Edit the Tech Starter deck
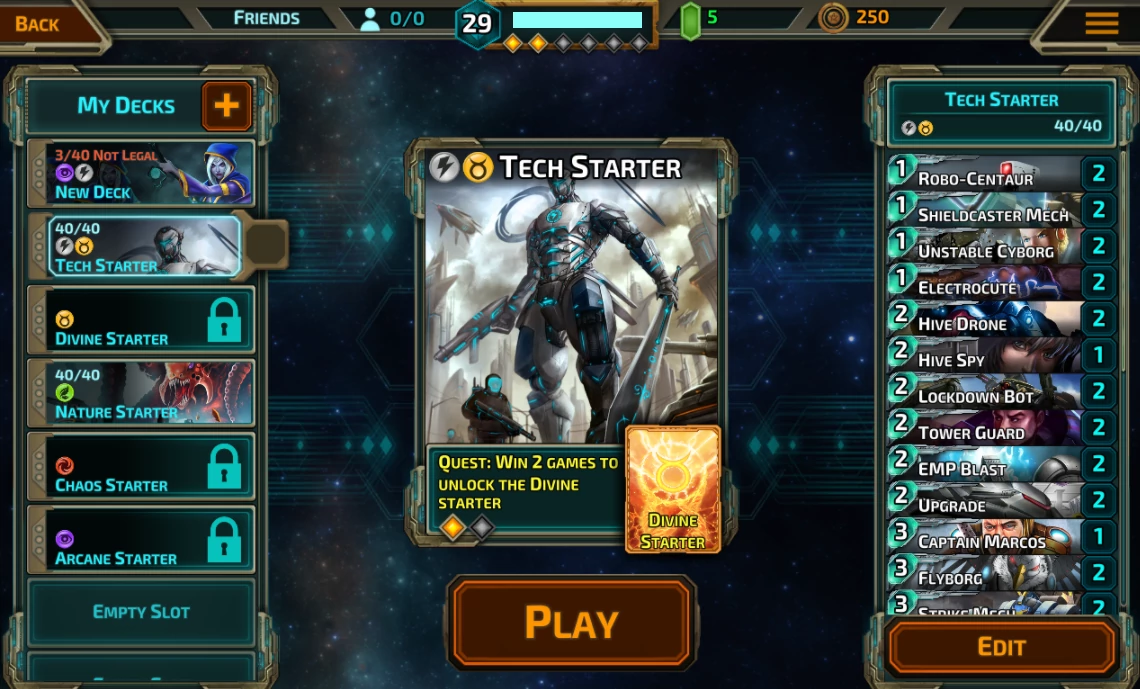The image size is (1140, 689). point(1001,647)
